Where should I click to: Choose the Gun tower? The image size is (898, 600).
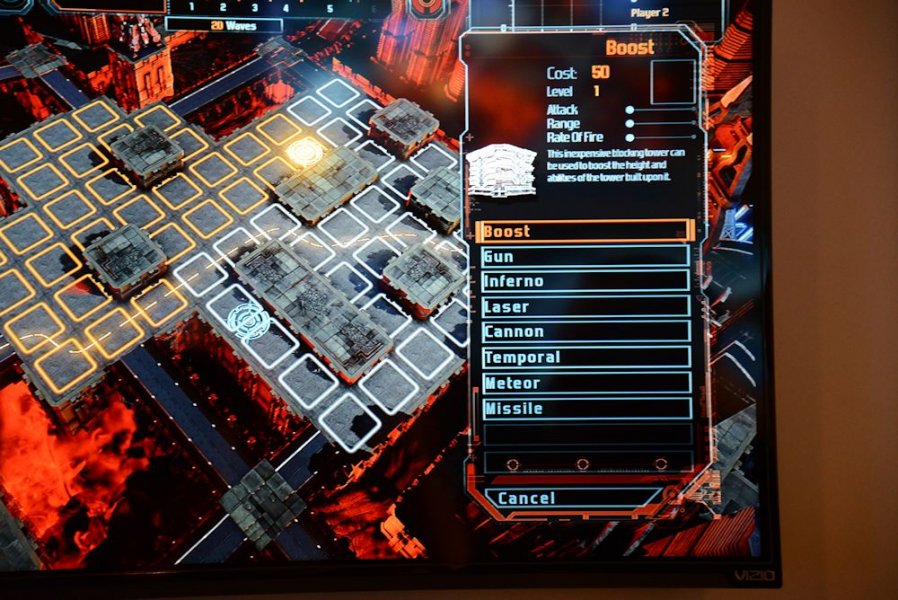click(585, 256)
